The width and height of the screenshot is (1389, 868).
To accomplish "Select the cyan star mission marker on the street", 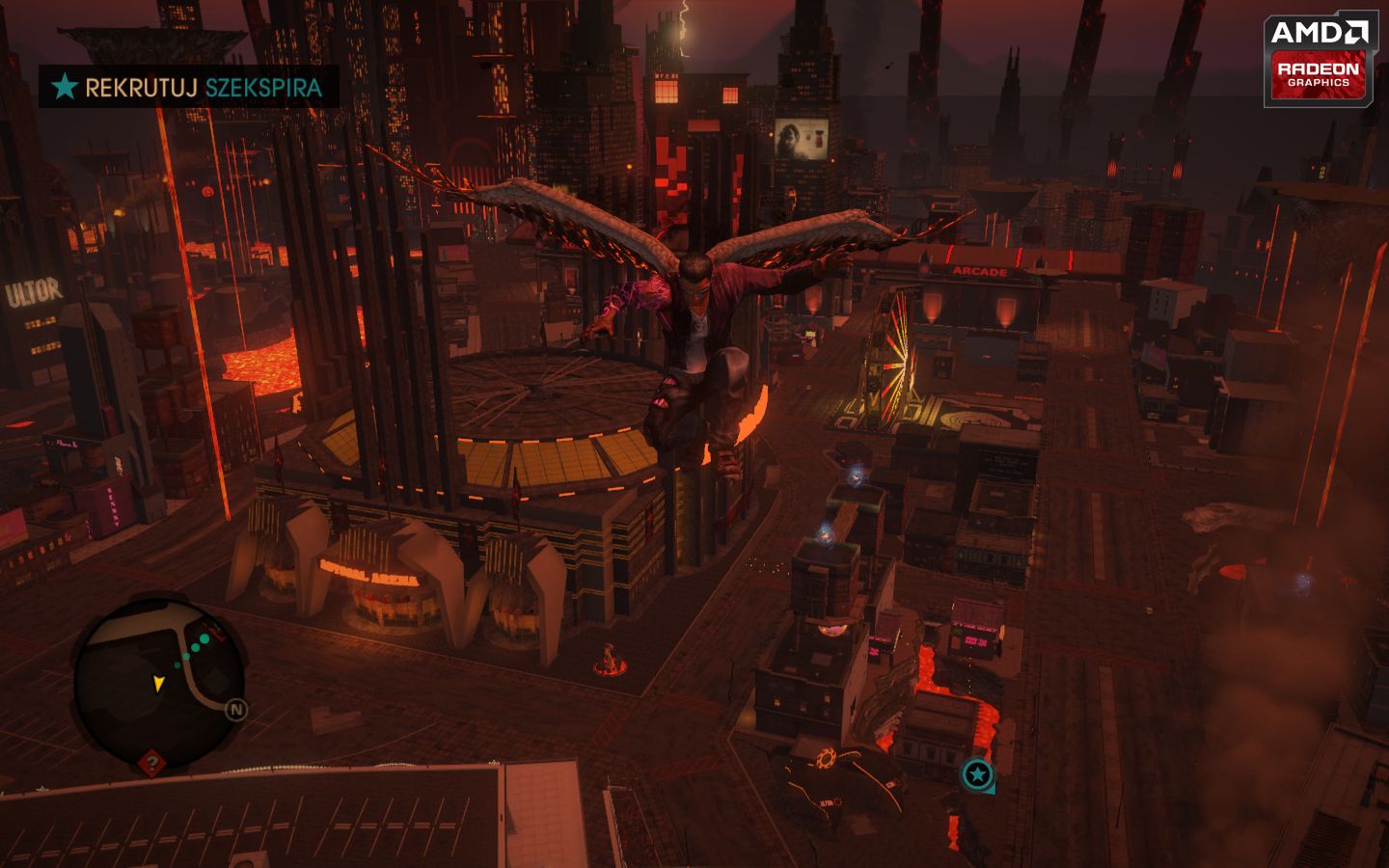I will [977, 773].
